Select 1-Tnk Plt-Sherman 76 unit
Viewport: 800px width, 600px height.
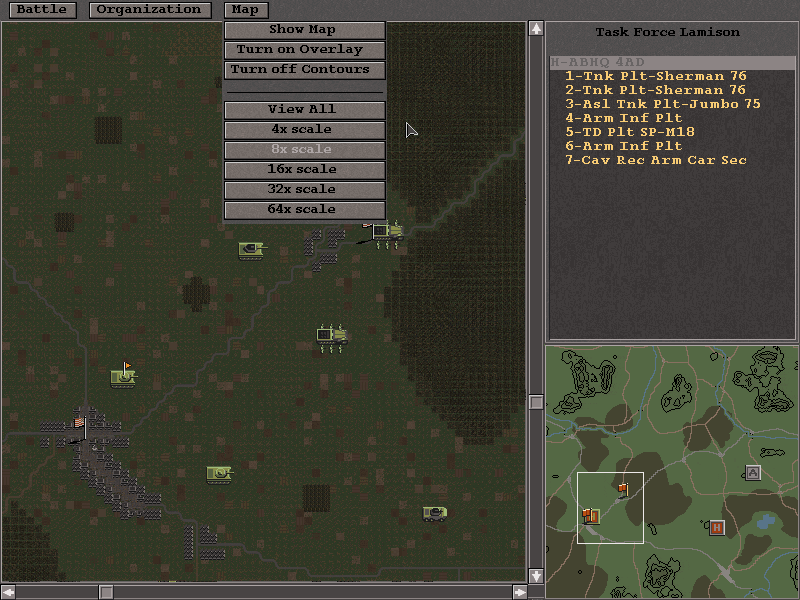[655, 76]
